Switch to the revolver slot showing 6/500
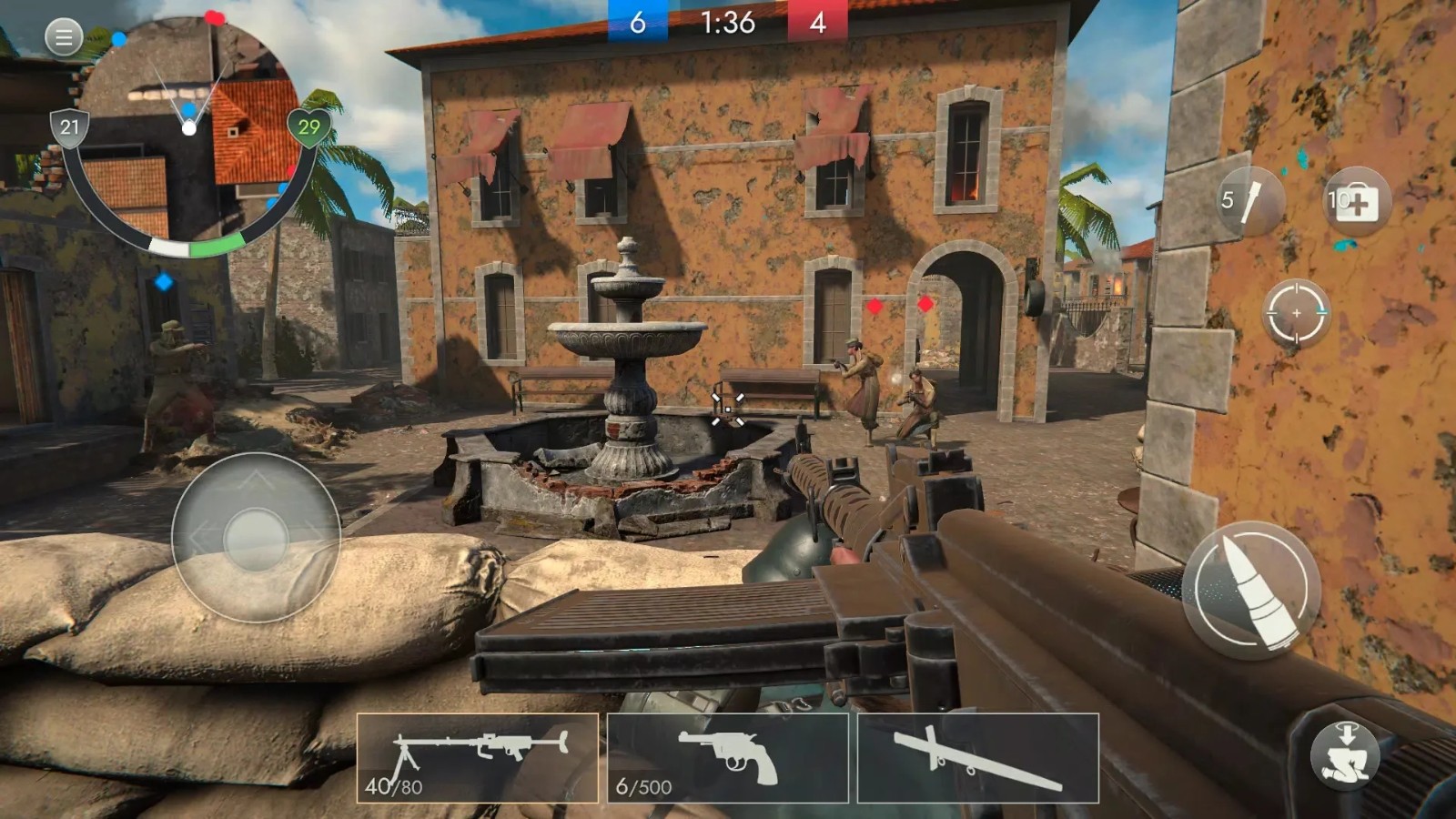Screen dimensions: 1456x819 [728, 753]
